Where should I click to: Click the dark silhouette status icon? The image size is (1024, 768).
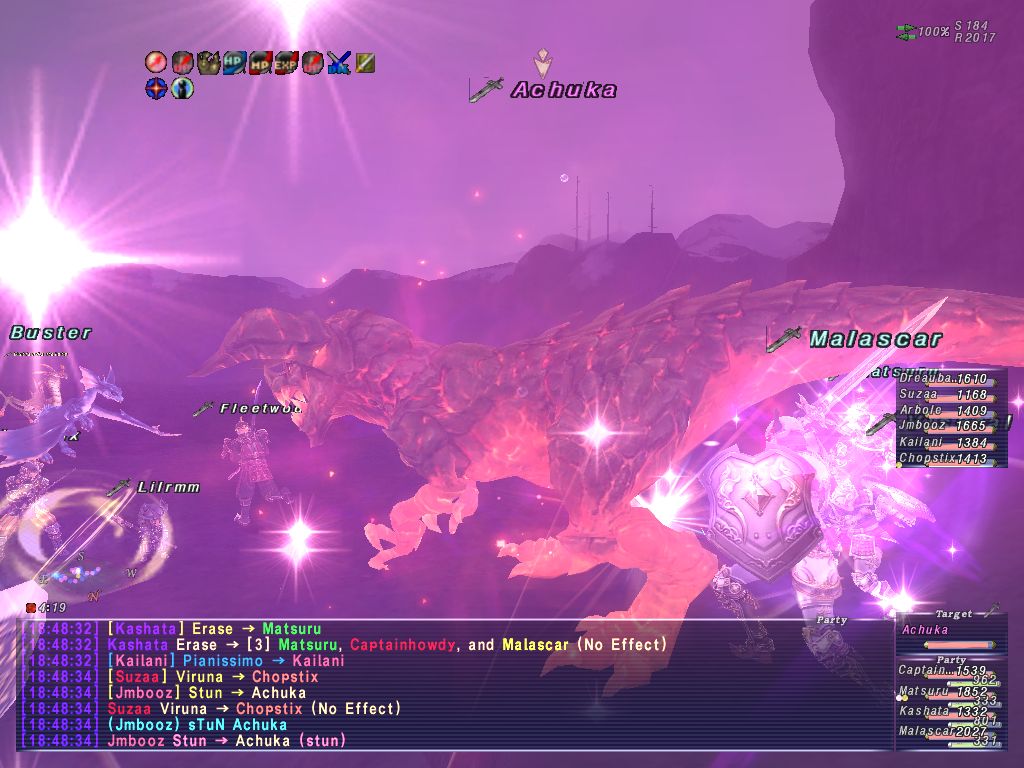click(x=182, y=89)
